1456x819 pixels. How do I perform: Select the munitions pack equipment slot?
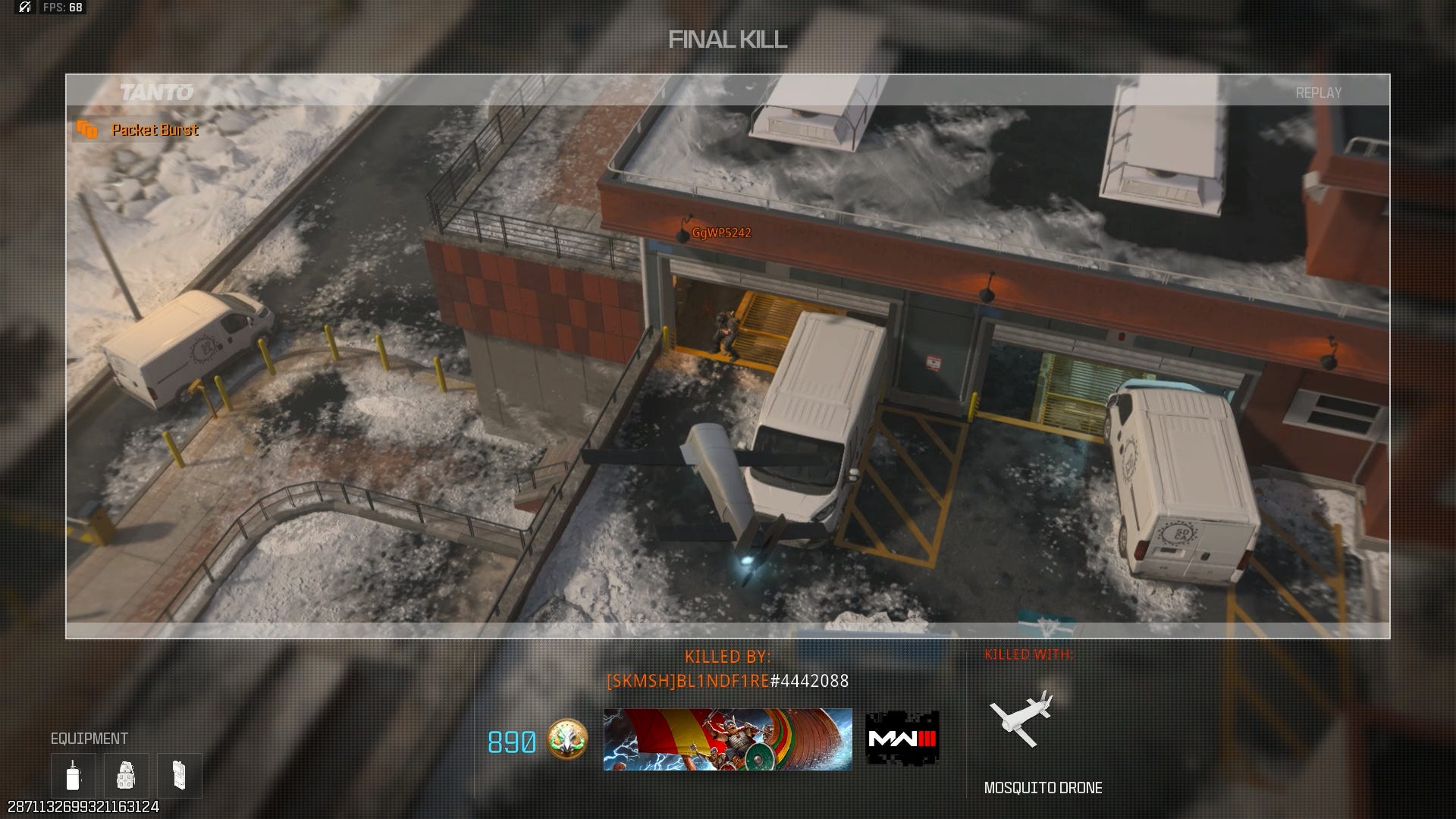coord(180,775)
